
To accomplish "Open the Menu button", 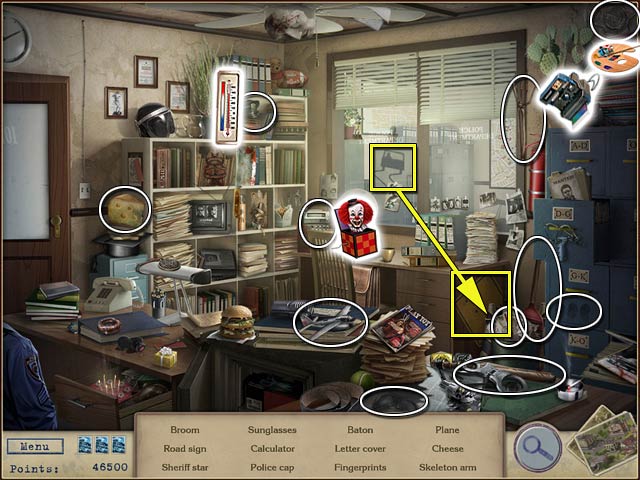I will 34,446.
